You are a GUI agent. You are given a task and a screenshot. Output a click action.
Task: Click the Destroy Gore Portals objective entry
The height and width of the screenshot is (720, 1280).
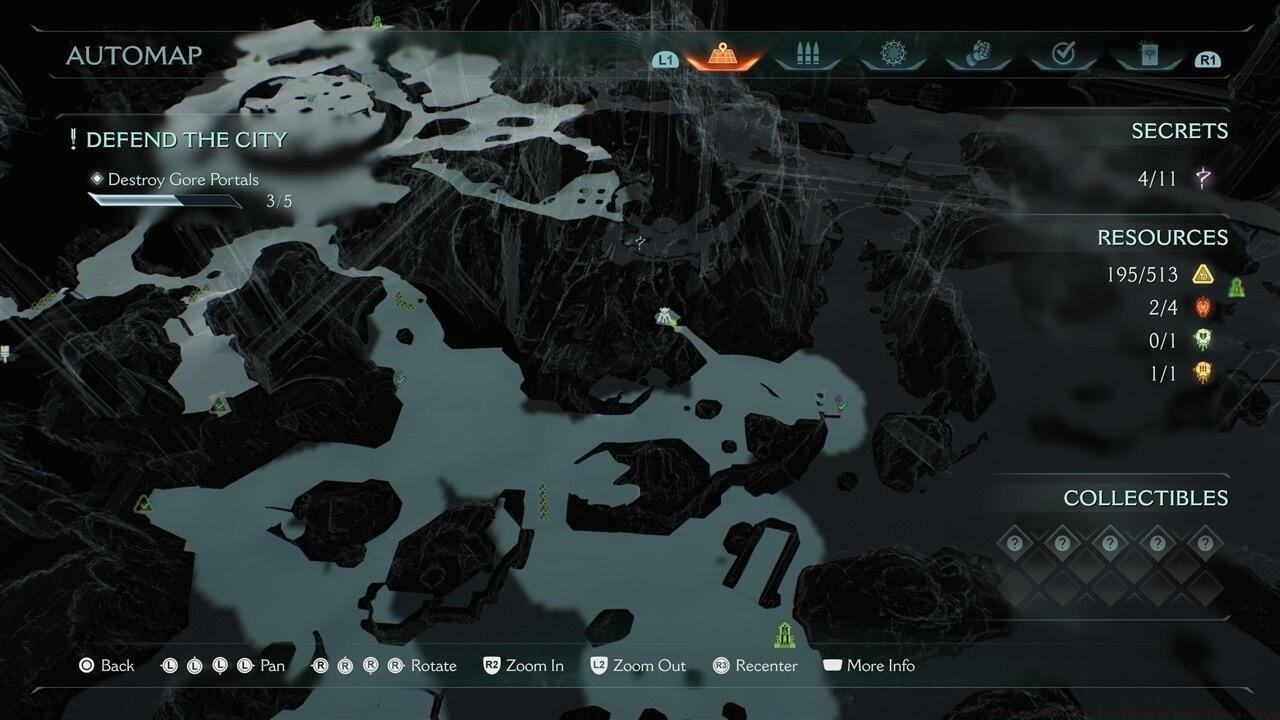183,180
